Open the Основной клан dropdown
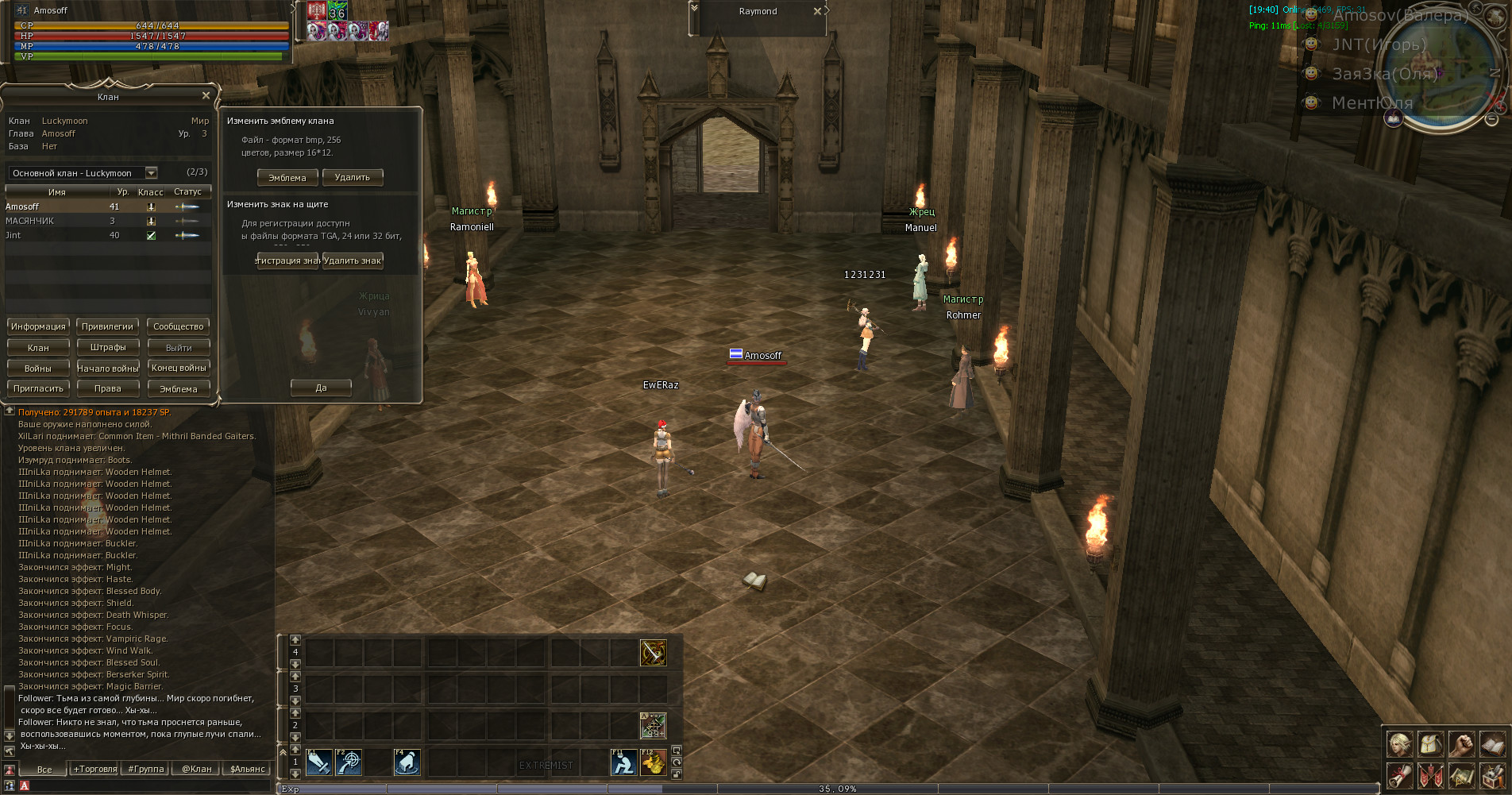 pos(151,173)
